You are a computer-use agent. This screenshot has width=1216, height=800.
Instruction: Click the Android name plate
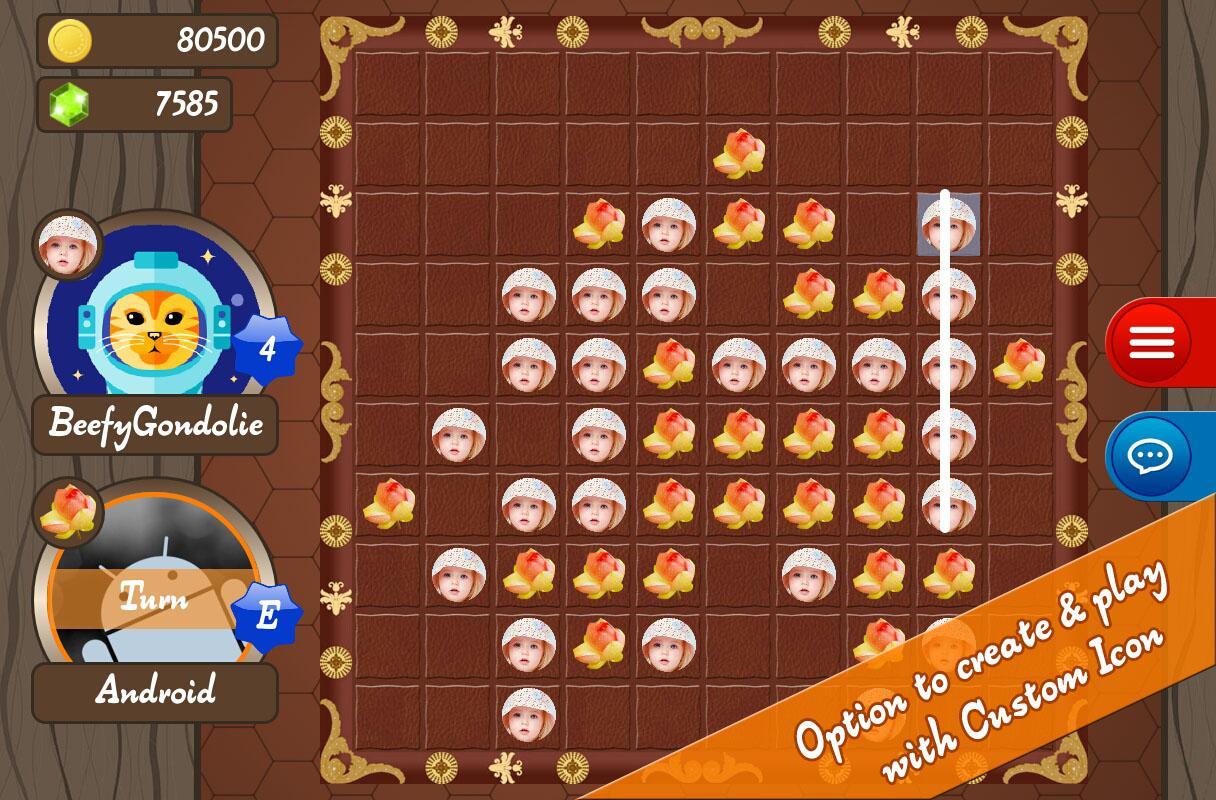(x=155, y=691)
